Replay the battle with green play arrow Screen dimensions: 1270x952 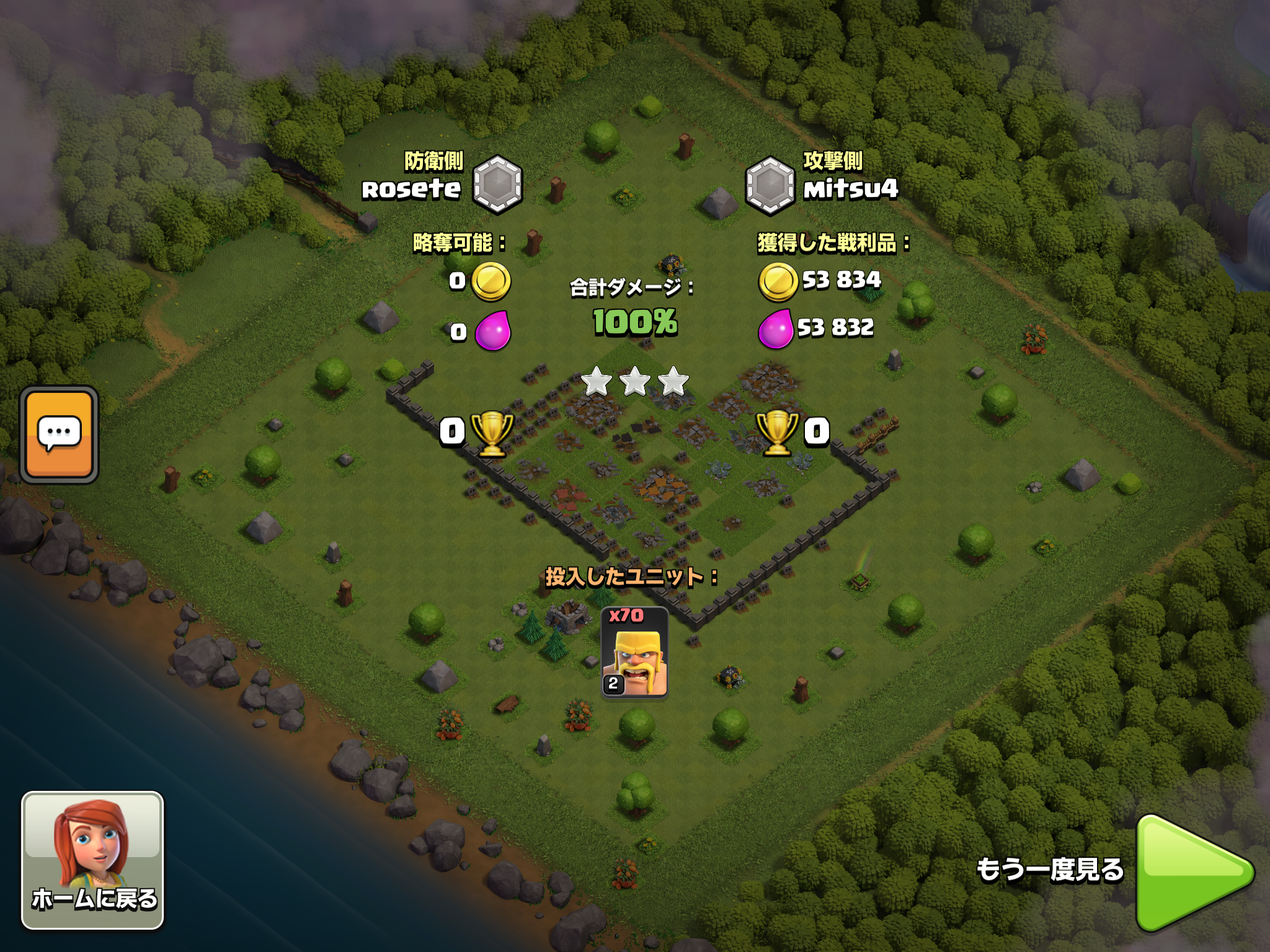(1192, 873)
